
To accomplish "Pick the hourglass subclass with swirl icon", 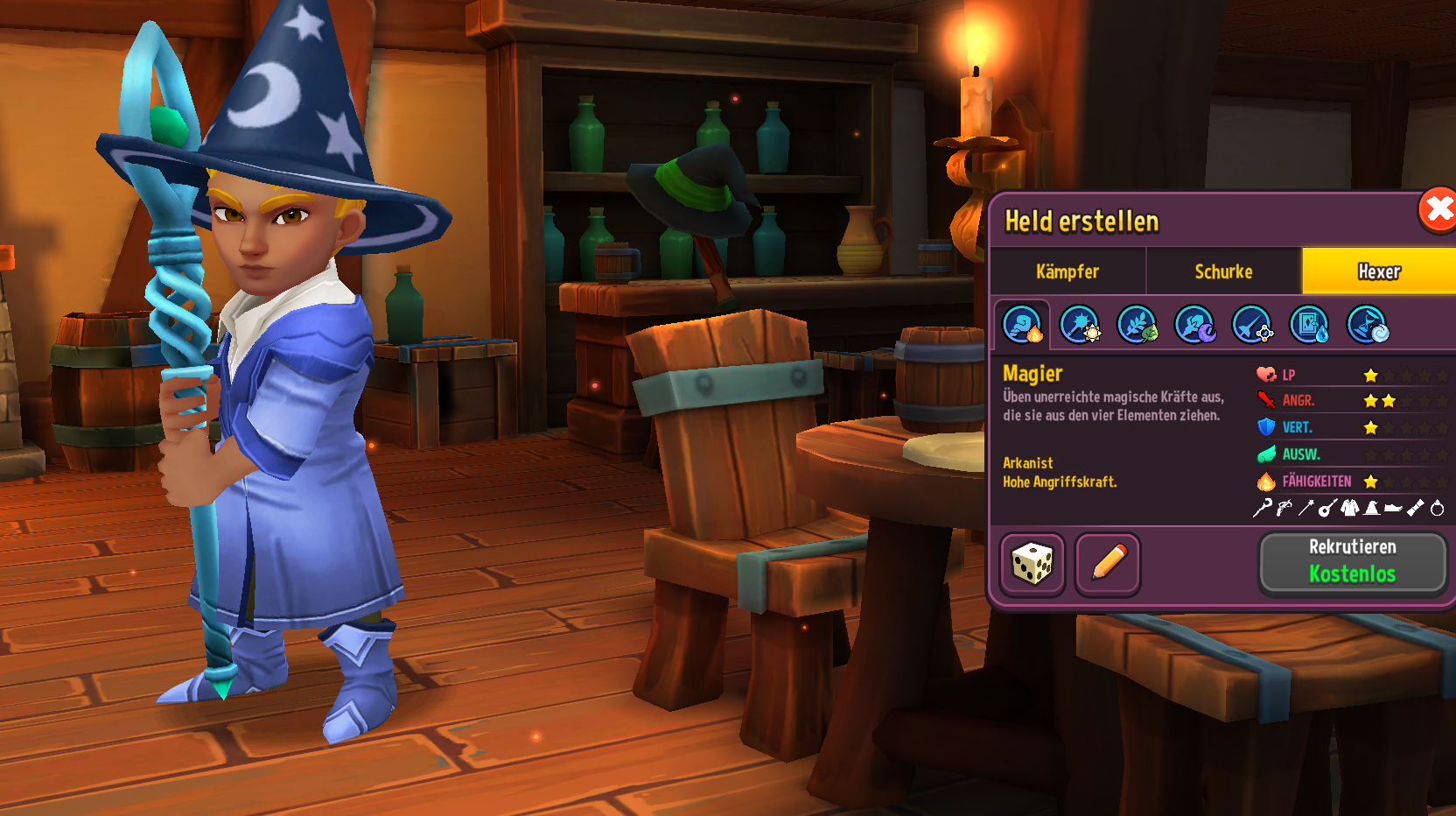I will (x=1367, y=325).
